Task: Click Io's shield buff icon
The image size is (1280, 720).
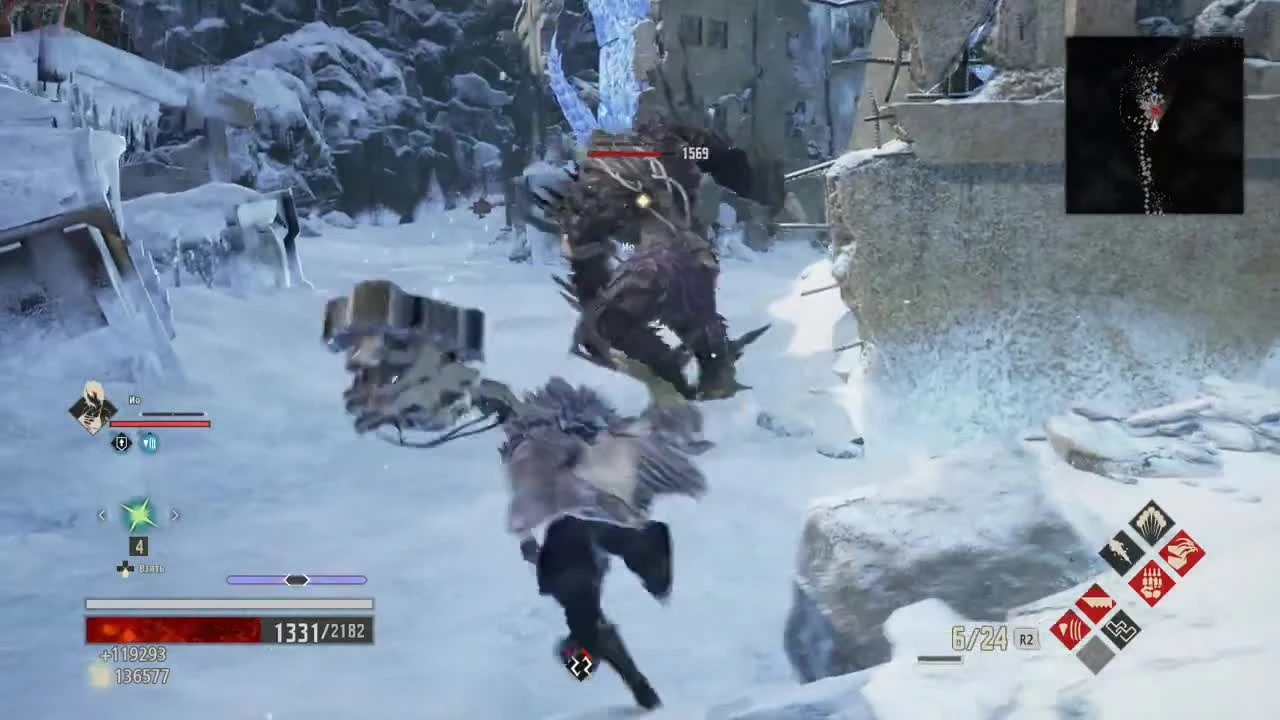Action: 121,442
